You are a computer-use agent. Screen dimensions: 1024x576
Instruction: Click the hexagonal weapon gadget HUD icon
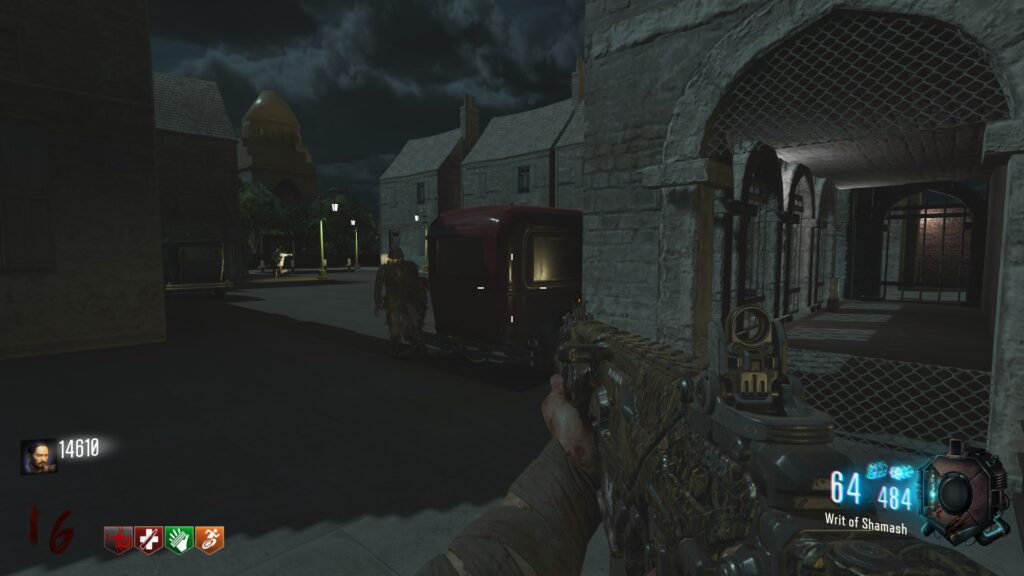point(961,491)
